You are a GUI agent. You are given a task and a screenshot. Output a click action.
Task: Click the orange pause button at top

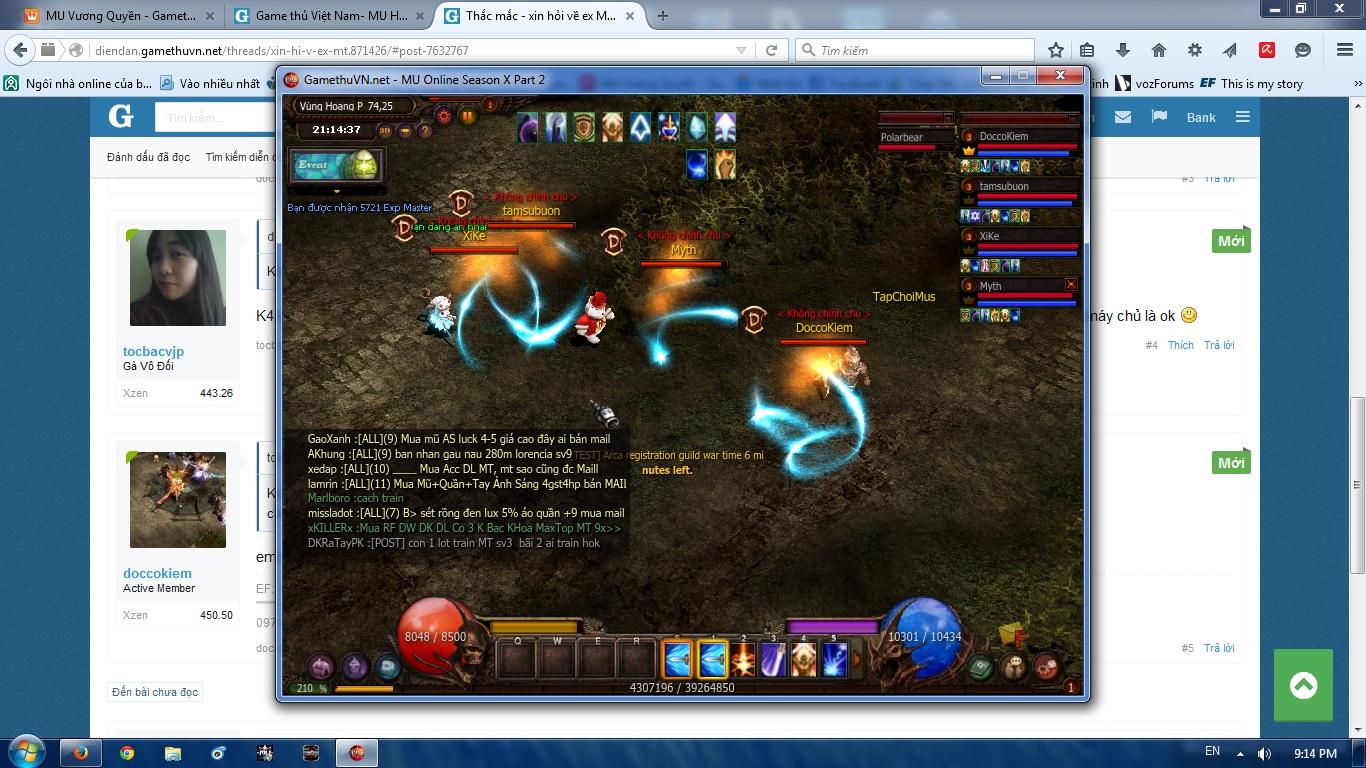(468, 115)
